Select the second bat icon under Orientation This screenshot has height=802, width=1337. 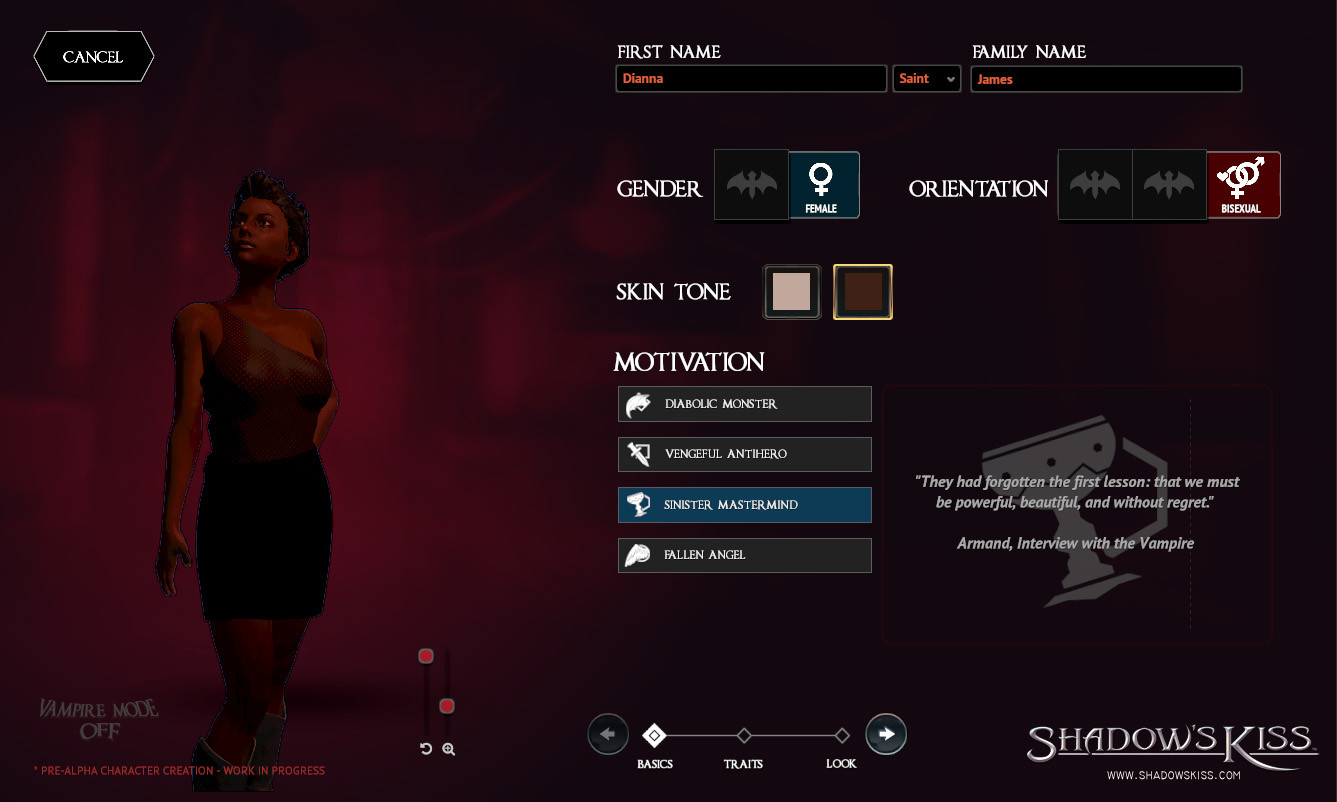[1170, 184]
